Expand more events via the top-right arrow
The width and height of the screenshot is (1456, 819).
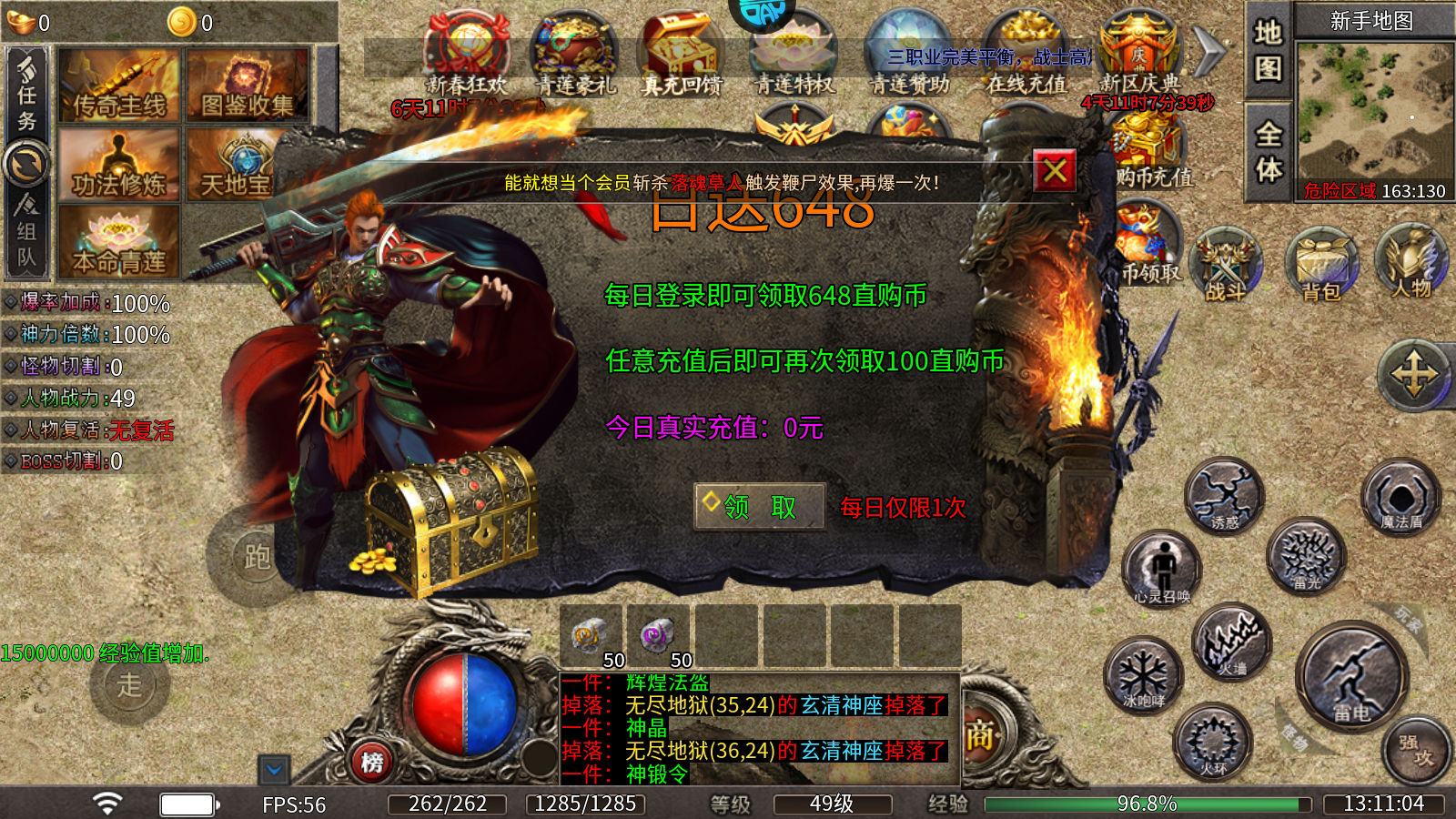point(1208,52)
